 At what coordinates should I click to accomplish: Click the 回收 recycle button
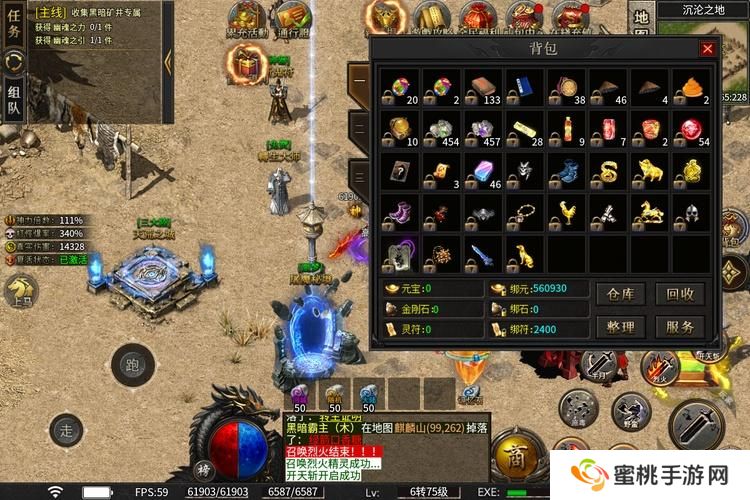click(x=680, y=294)
